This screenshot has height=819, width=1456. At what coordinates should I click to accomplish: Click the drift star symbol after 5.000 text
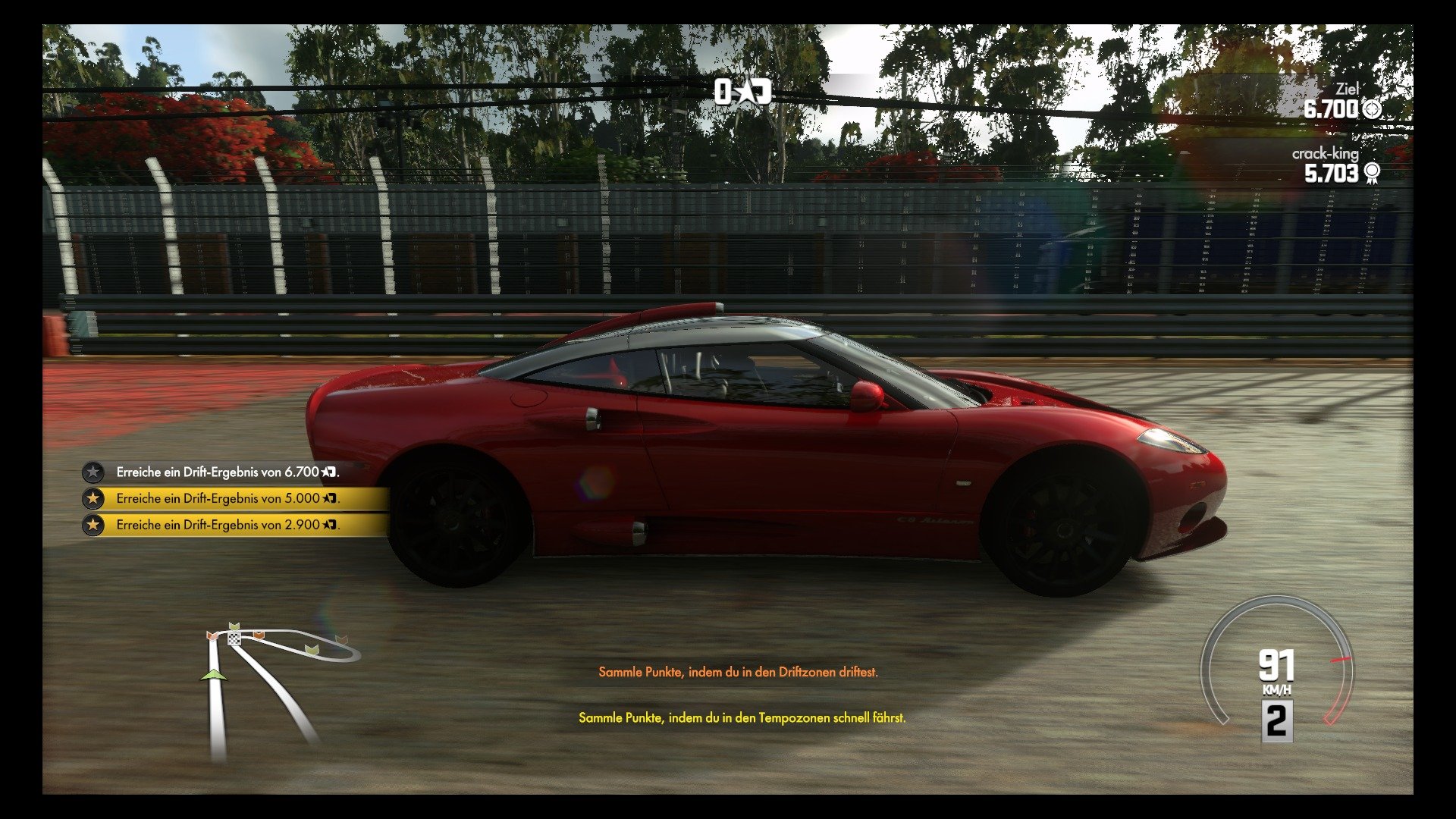point(329,498)
